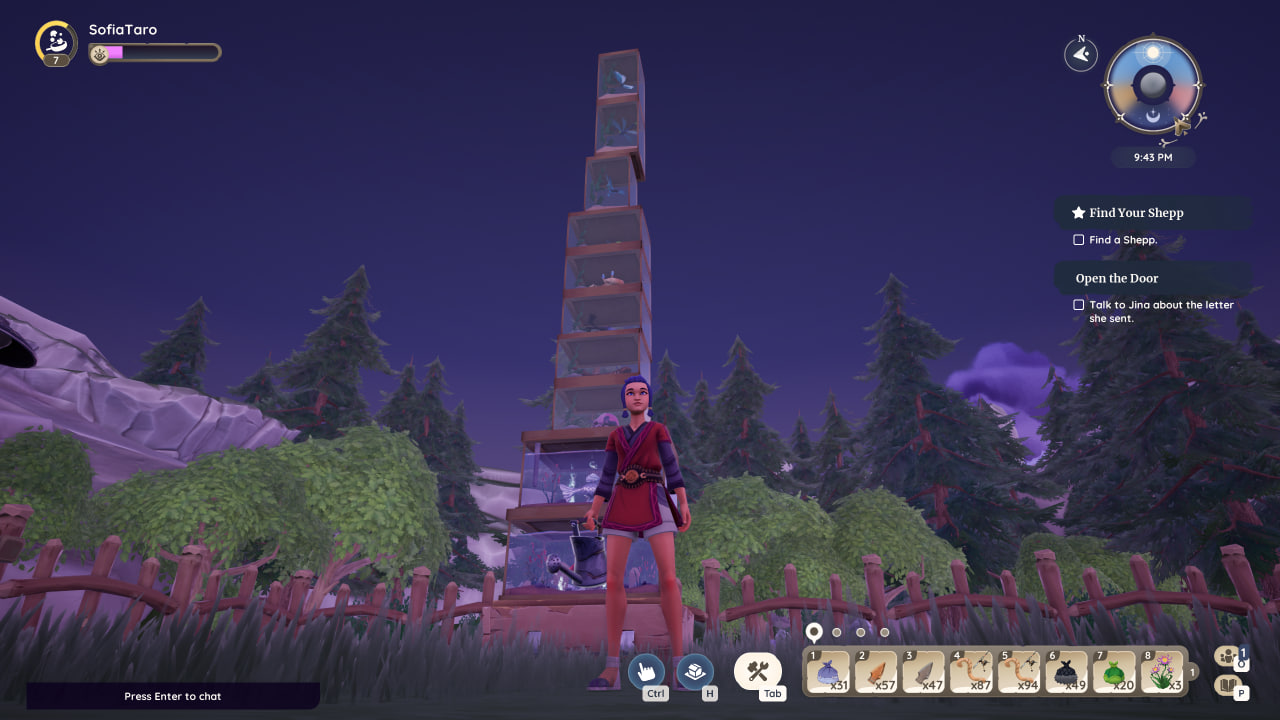Click the north-facing compass arrow icon
The image size is (1280, 720).
1081,55
